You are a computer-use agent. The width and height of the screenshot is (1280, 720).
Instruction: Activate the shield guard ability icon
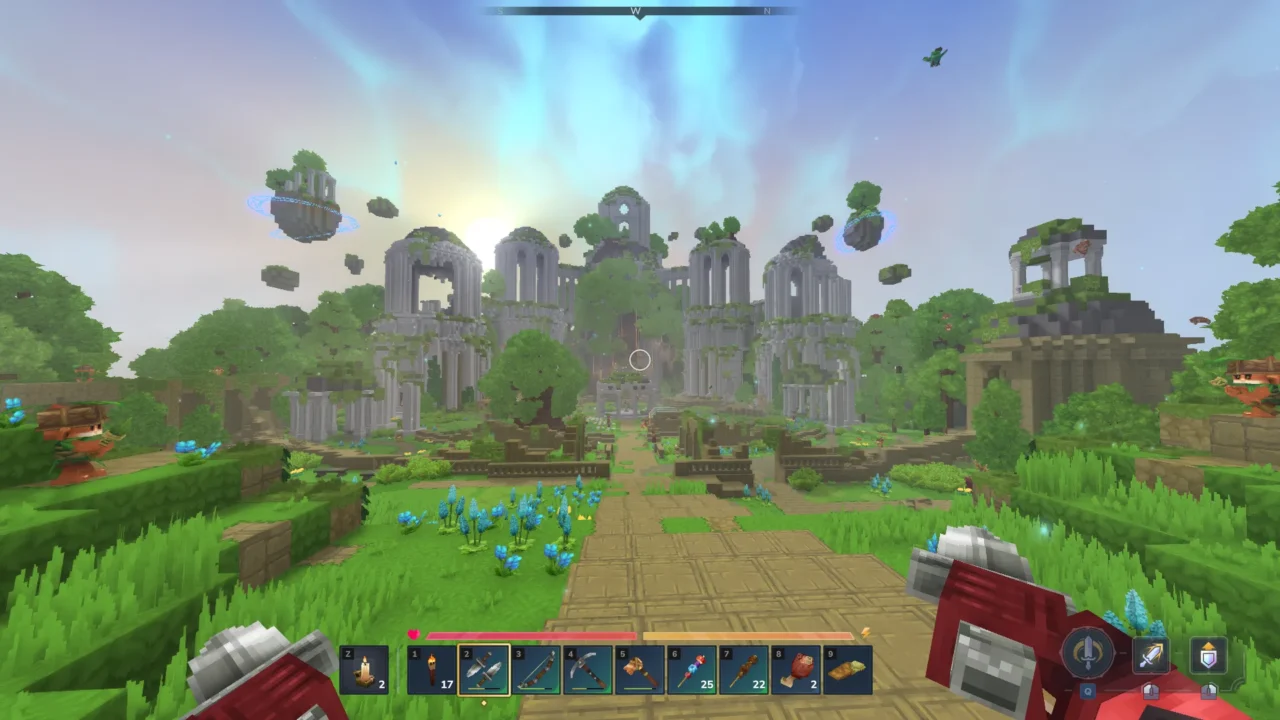click(1209, 656)
